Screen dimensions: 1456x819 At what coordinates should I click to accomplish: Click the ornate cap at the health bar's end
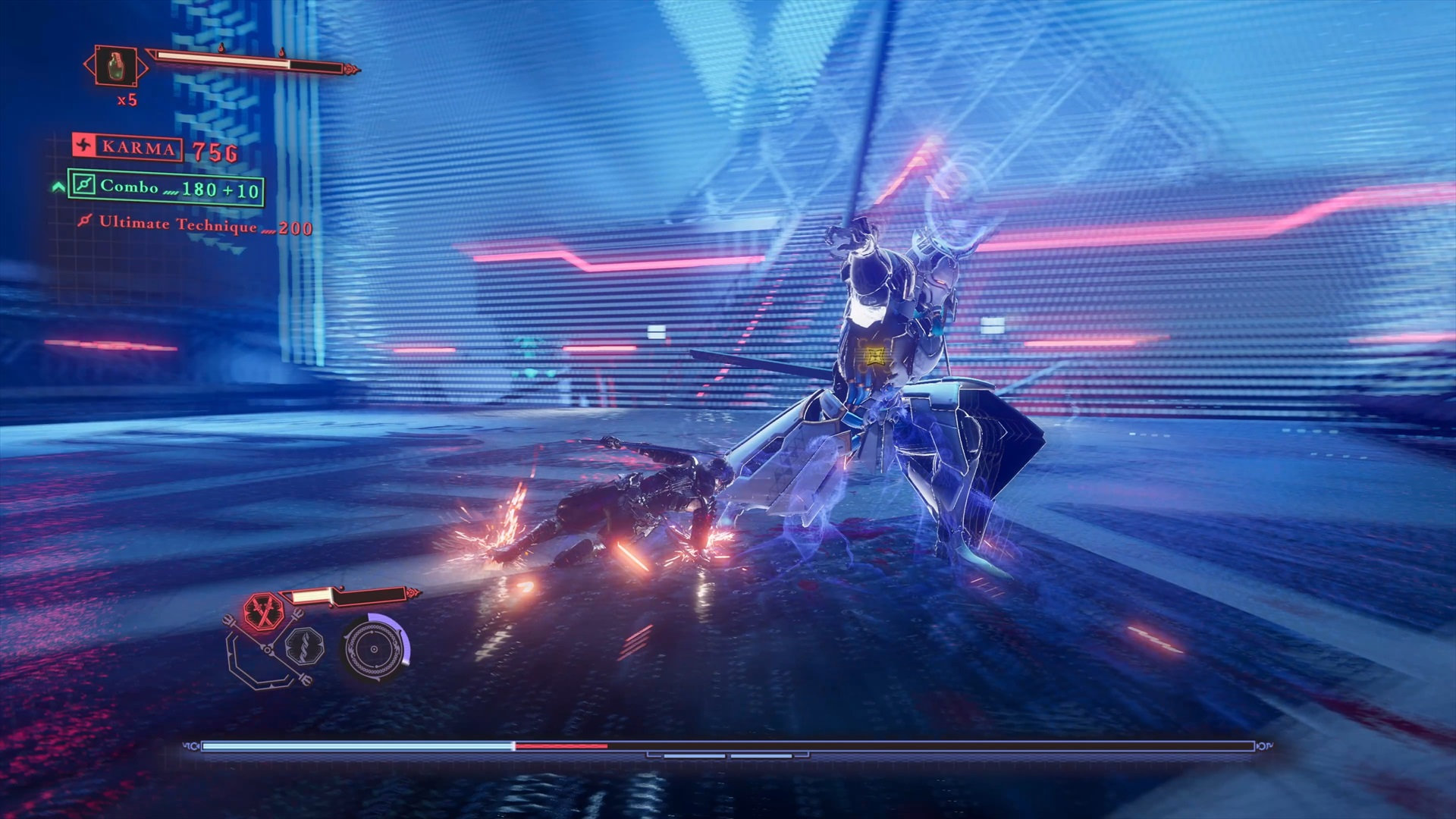tap(350, 68)
